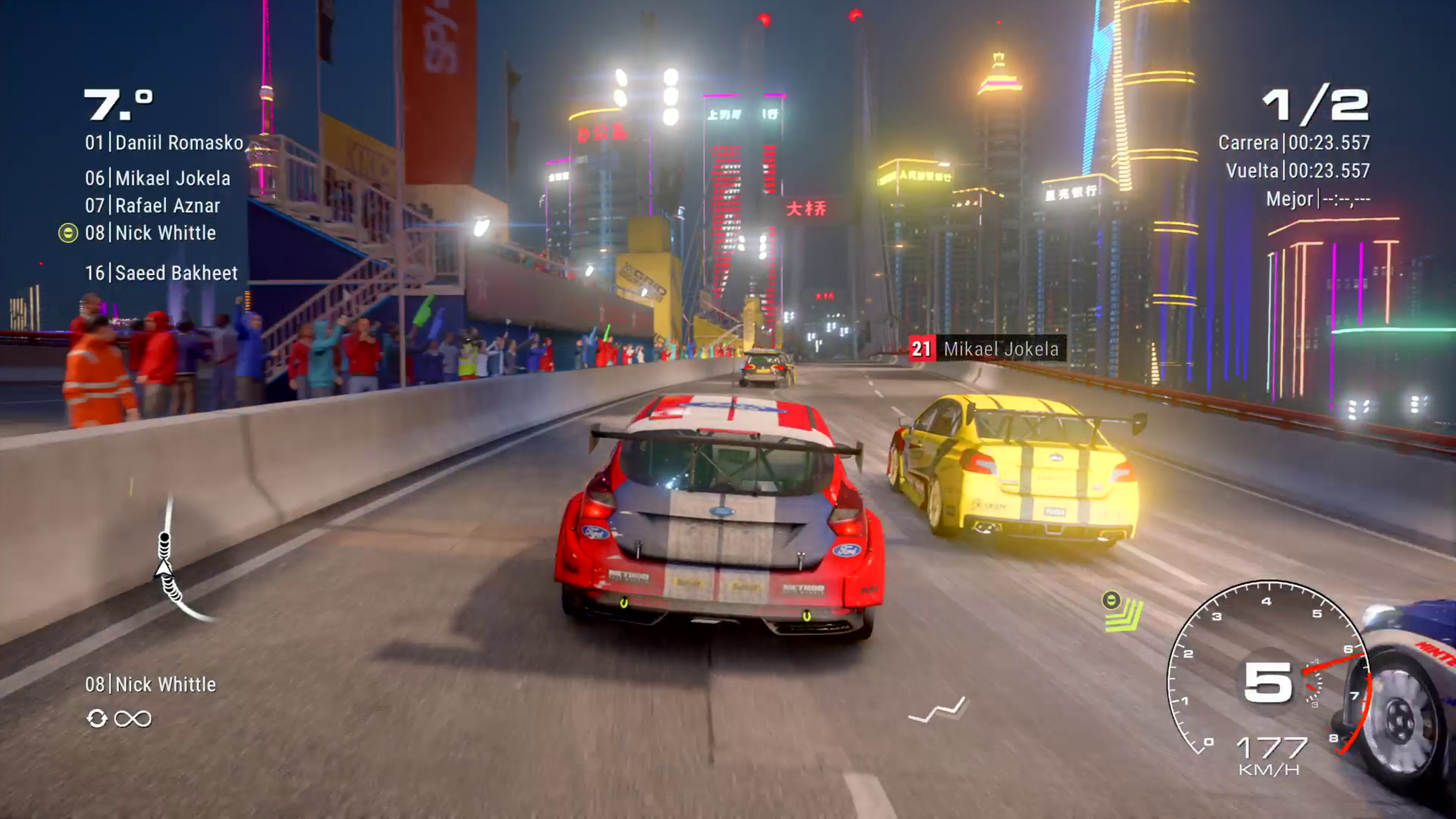Select Saeed Bakheet in sixteenth place
This screenshot has height=819, width=1456.
161,273
